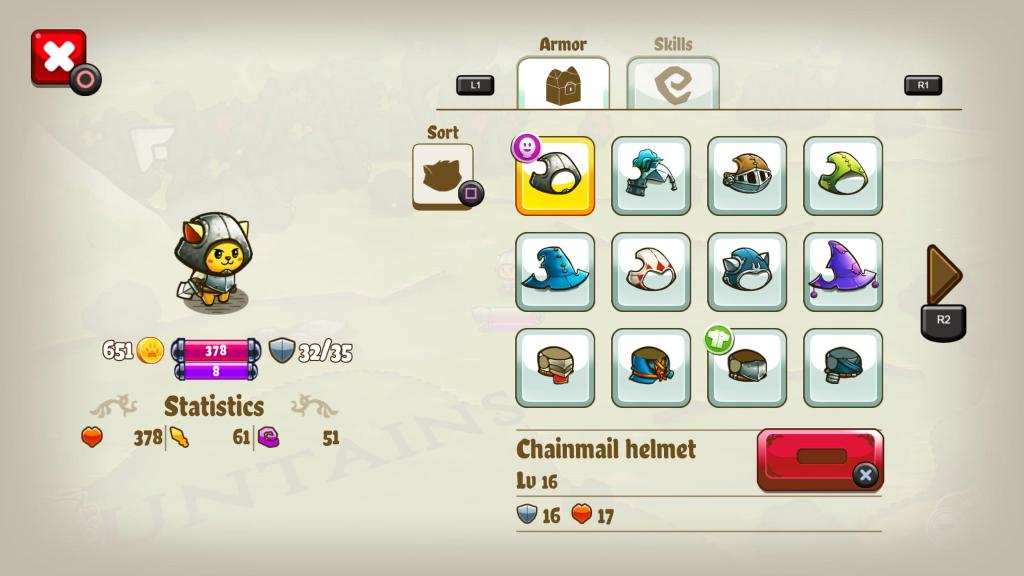Viewport: 1024px width, 576px height.
Task: Pick the dark blue-gray body armor
Action: click(x=843, y=368)
